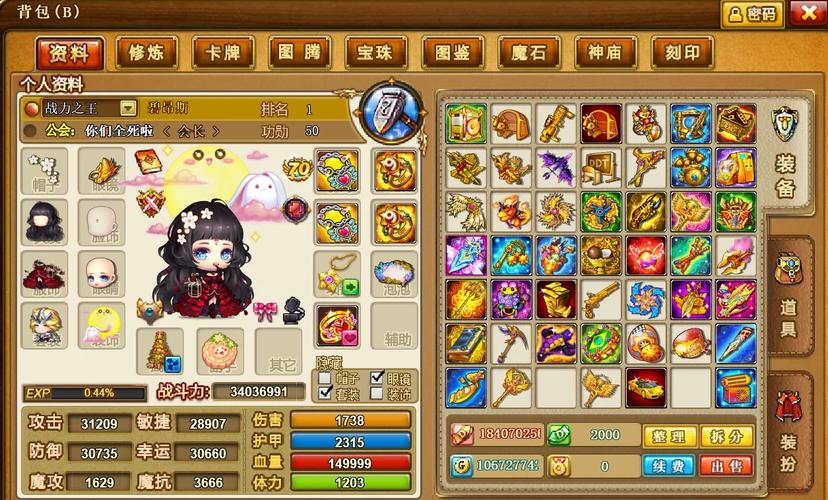The image size is (828, 500).
Task: Toggle the 眼镜 hide checkbox
Action: (377, 379)
